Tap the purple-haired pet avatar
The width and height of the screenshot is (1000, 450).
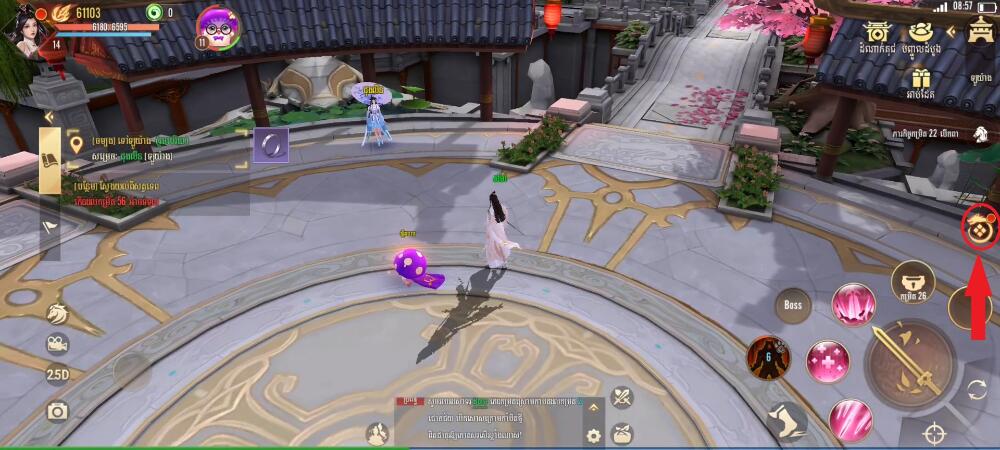click(x=218, y=26)
